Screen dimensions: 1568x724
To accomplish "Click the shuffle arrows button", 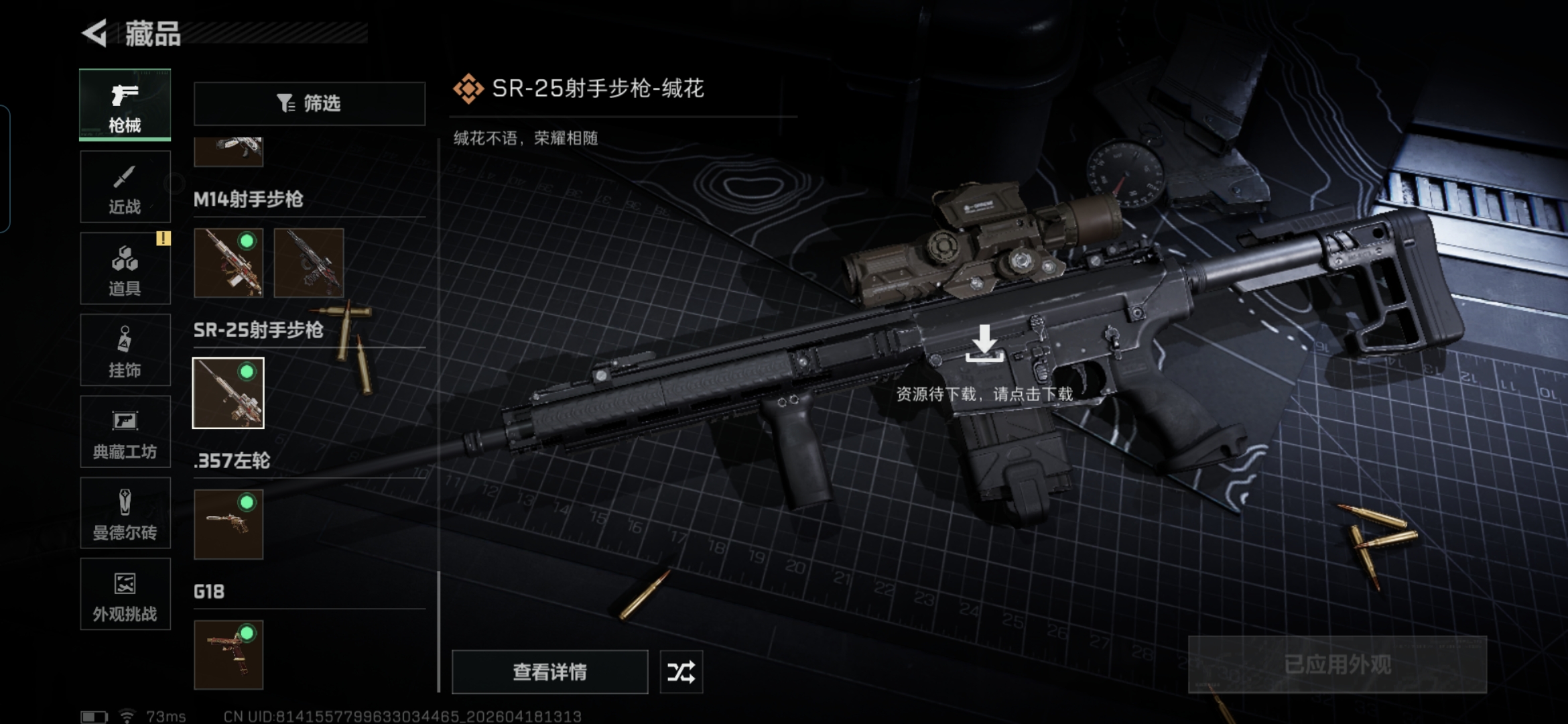I will [681, 672].
